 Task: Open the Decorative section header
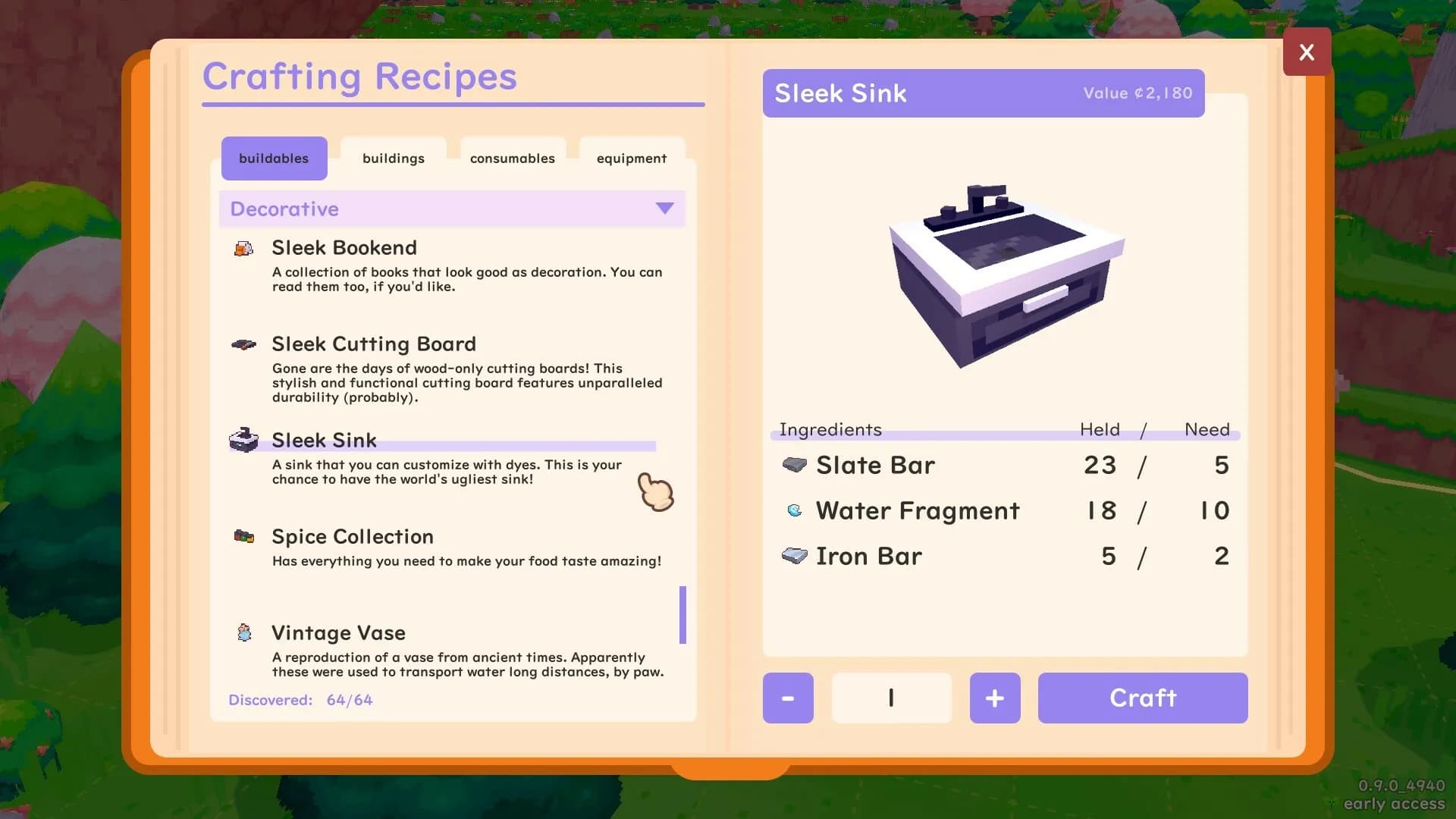point(452,209)
